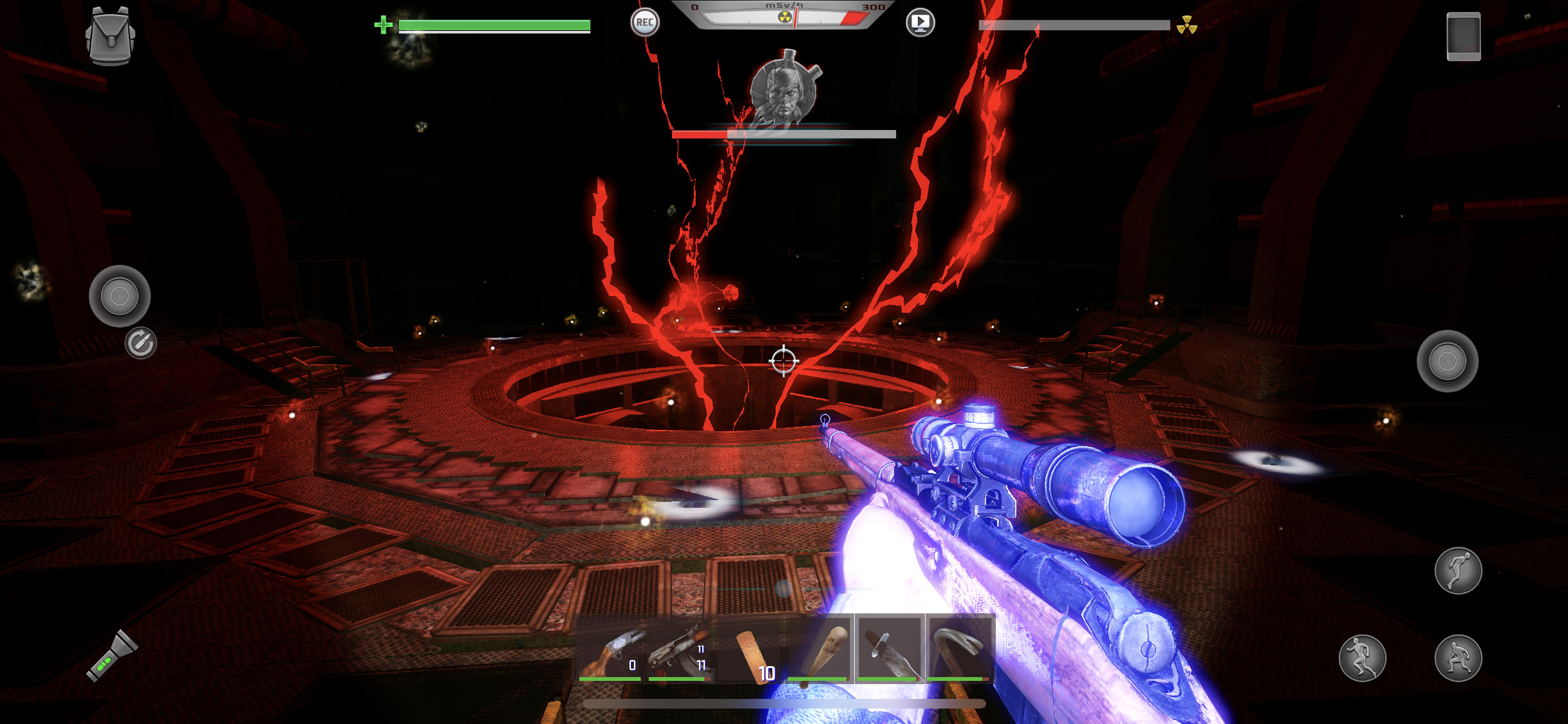Switch to the crowbar slot

coord(959,649)
